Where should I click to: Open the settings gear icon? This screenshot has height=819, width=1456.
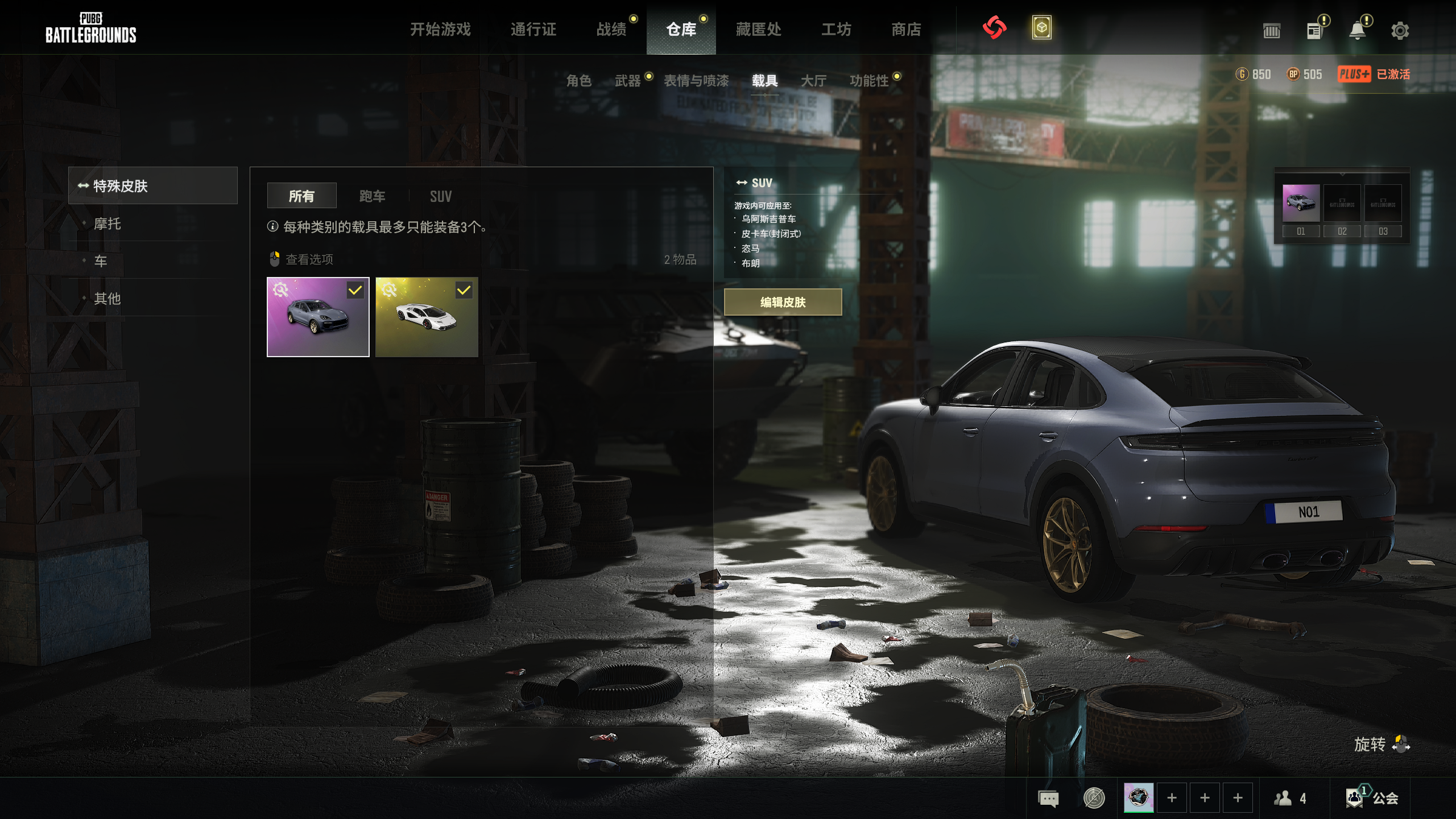point(1400,31)
